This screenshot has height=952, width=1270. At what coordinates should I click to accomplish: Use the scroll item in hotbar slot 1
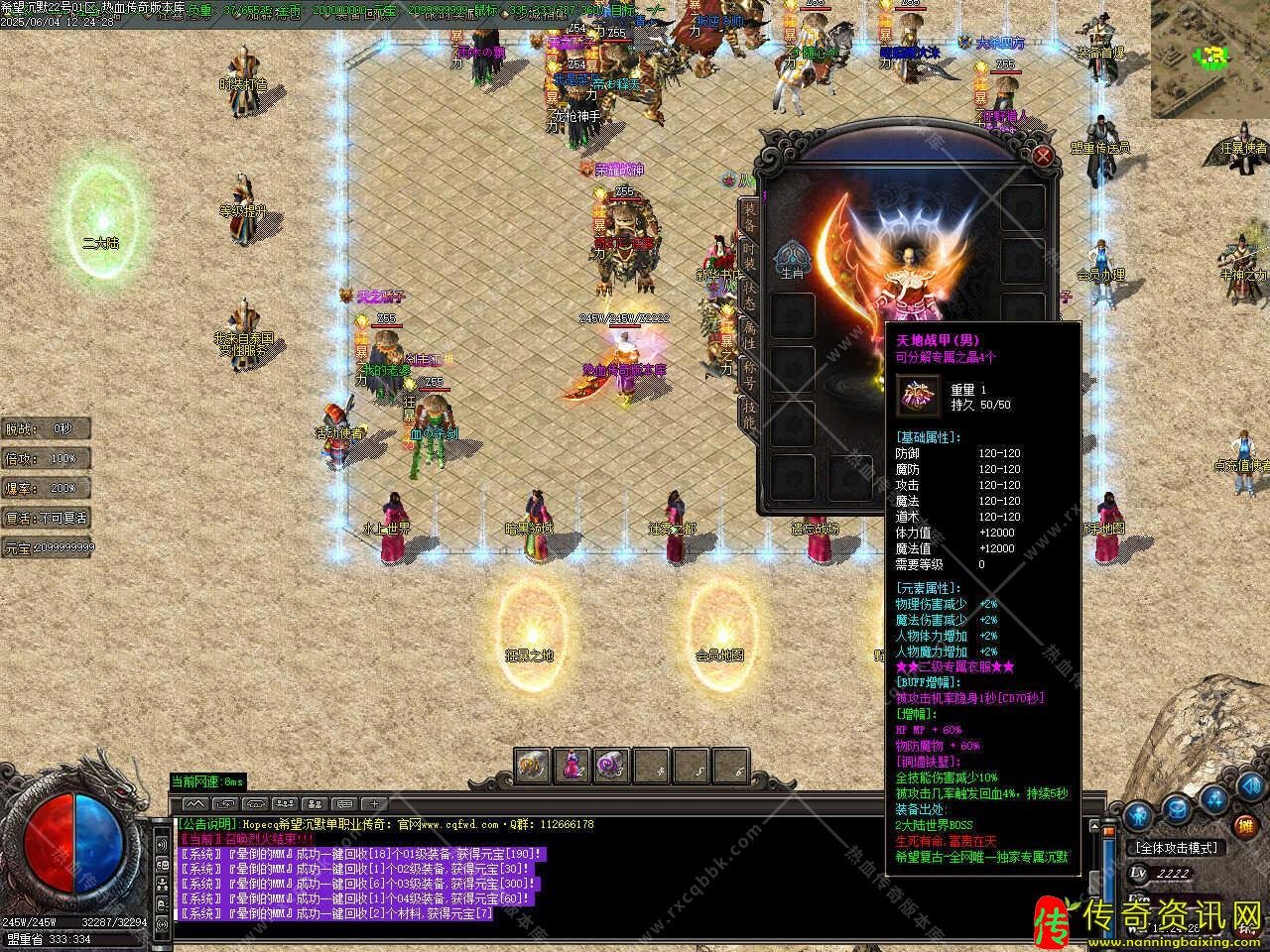535,766
